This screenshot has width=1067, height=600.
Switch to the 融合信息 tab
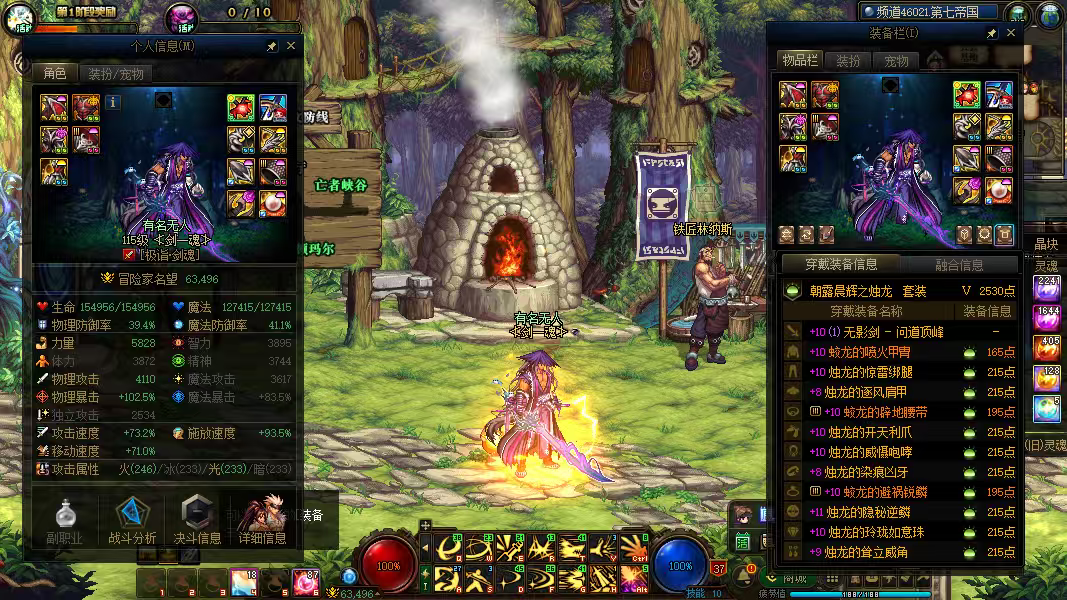[x=958, y=265]
